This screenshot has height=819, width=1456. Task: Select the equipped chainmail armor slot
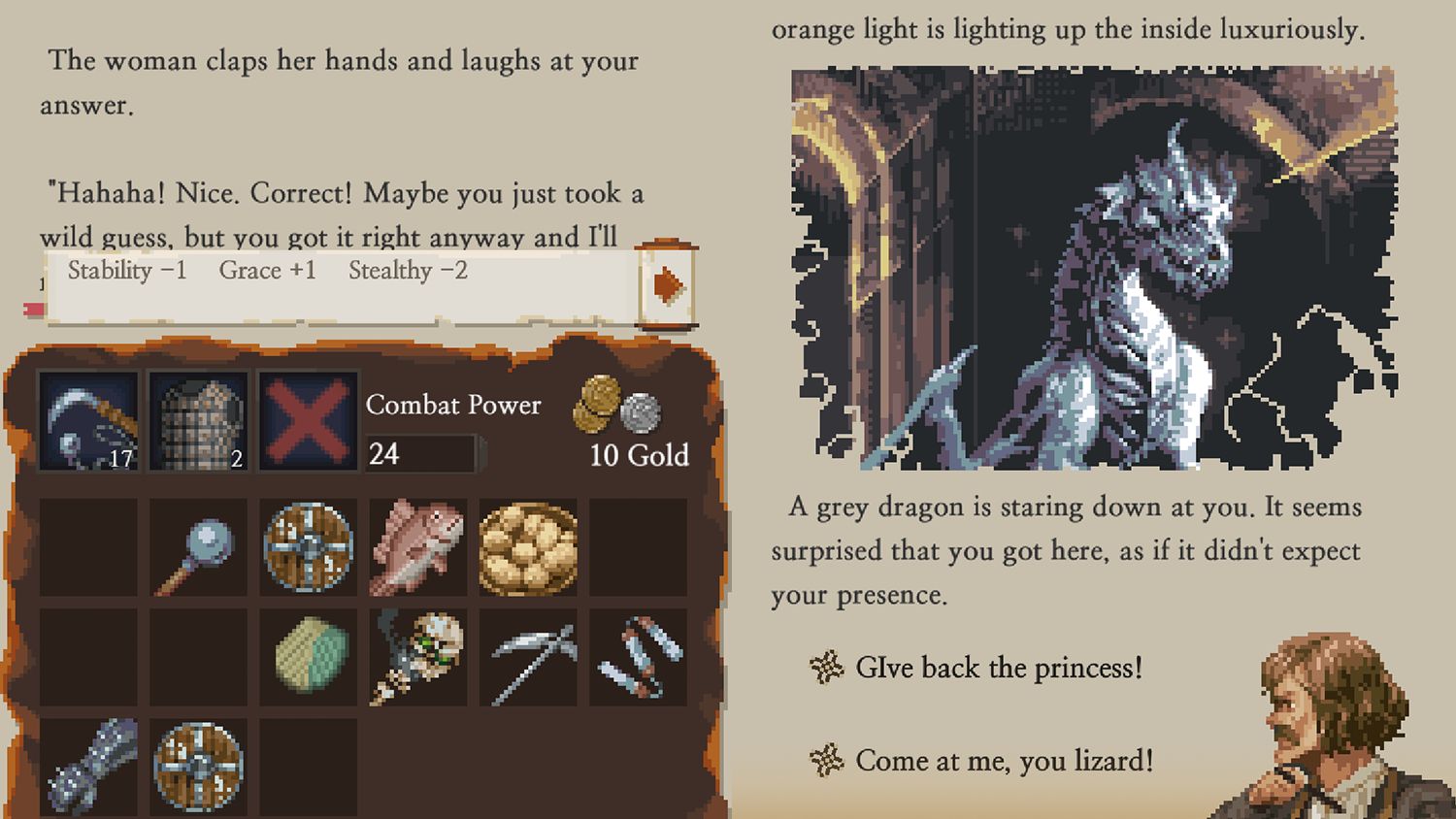click(x=197, y=421)
